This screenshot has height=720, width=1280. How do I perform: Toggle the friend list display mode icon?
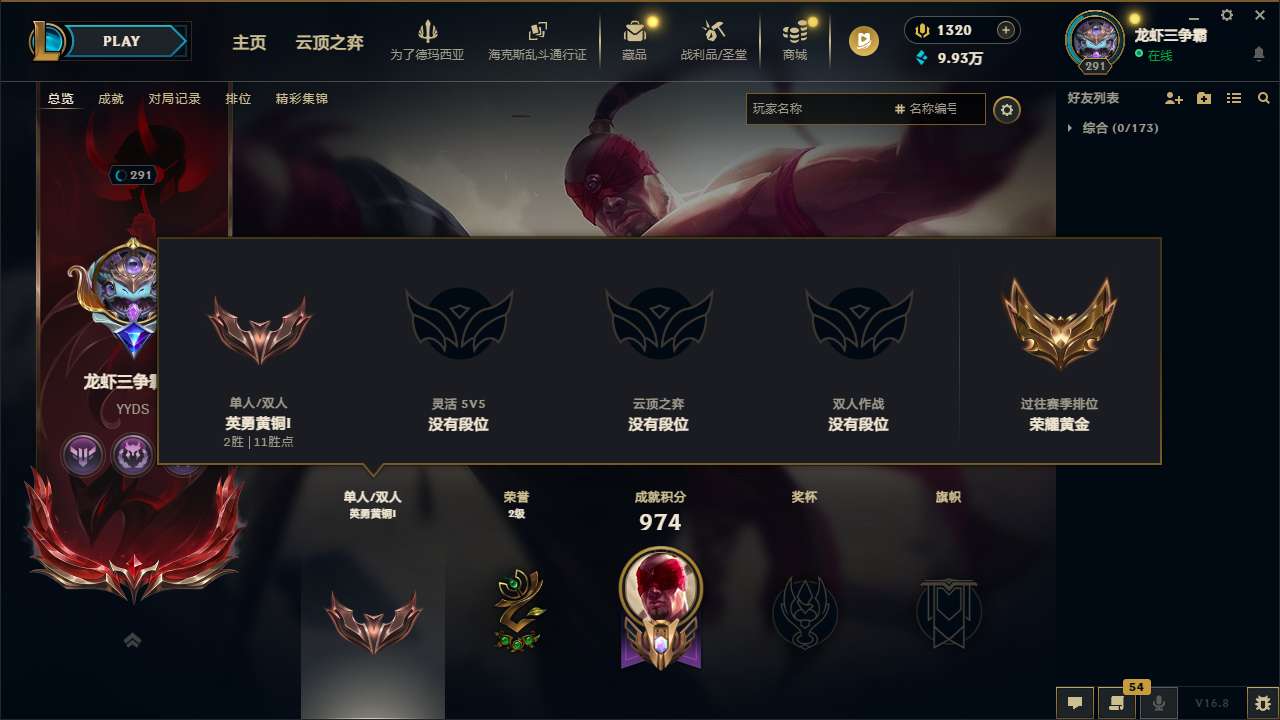pyautogui.click(x=1233, y=98)
